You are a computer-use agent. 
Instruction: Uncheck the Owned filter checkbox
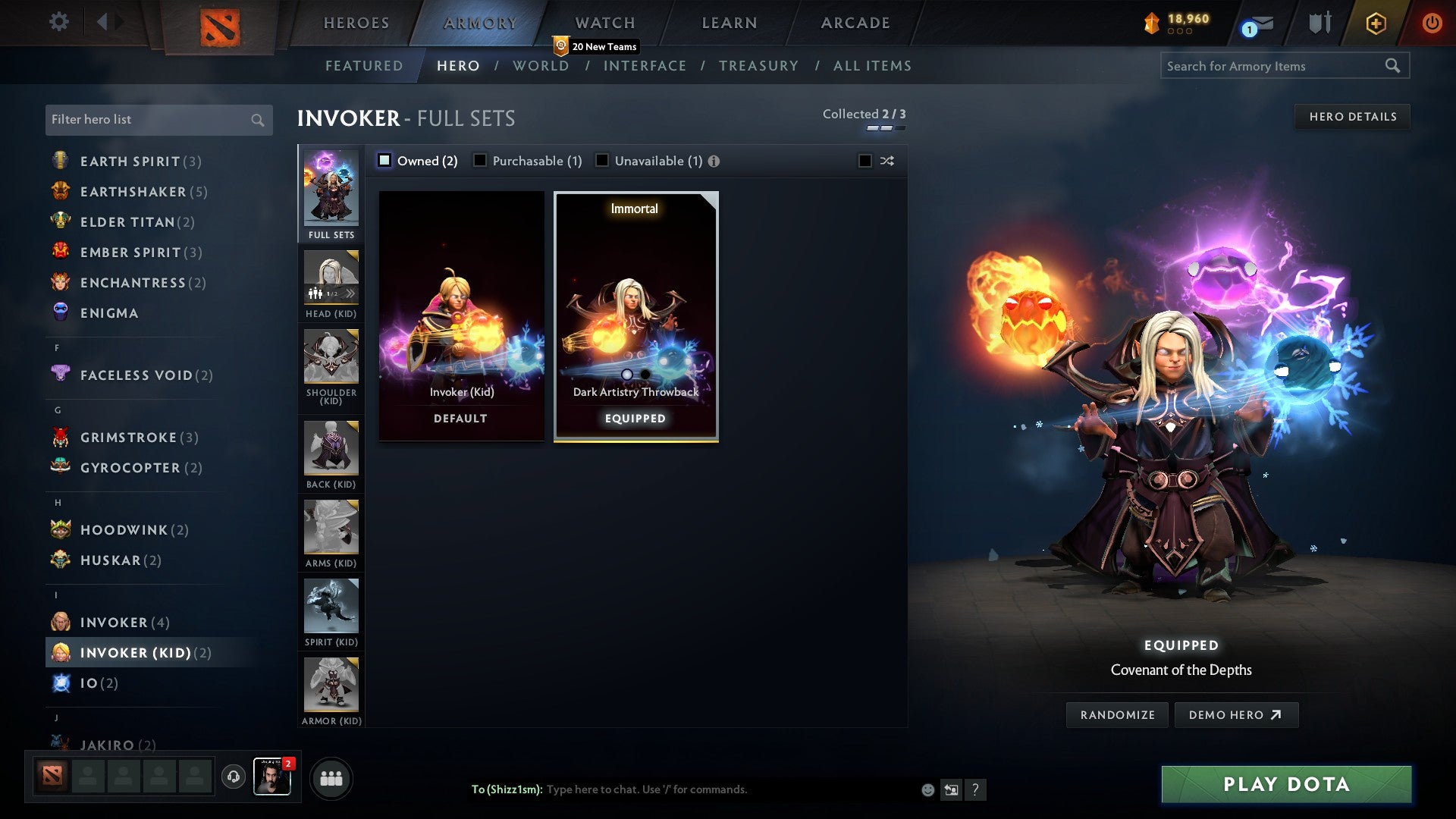(x=385, y=160)
